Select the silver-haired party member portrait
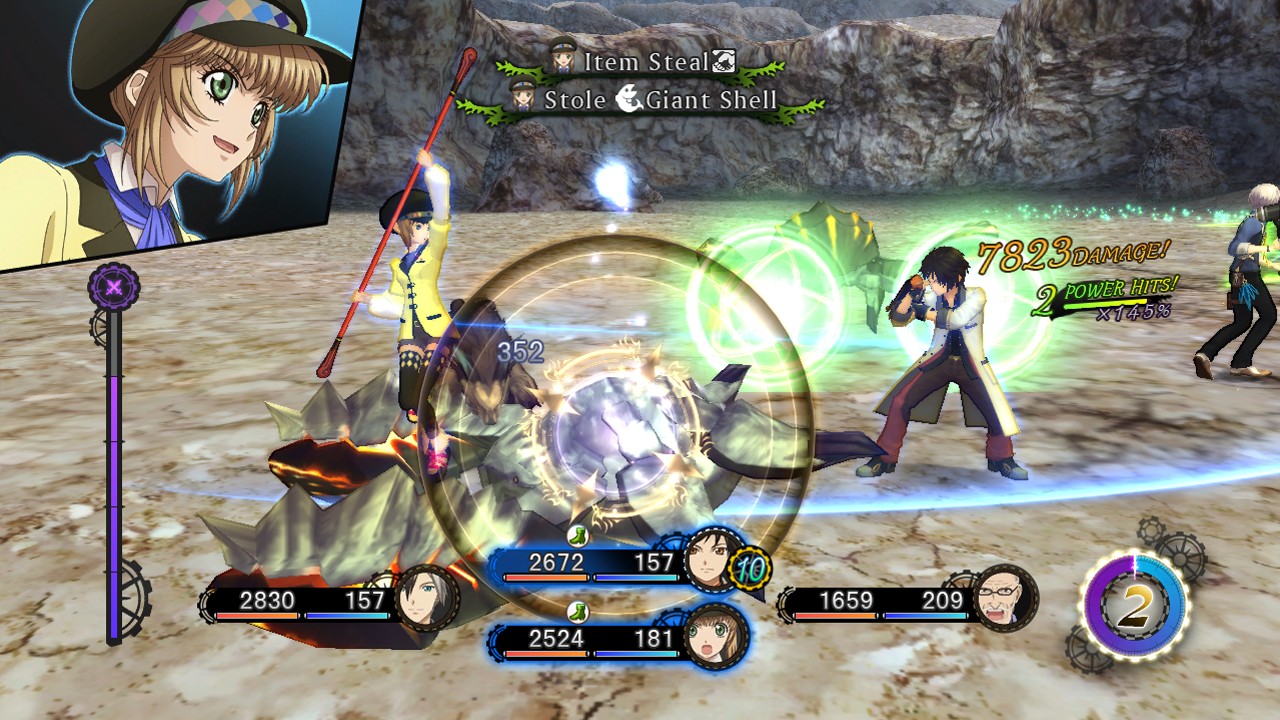The width and height of the screenshot is (1280, 720). click(x=427, y=598)
